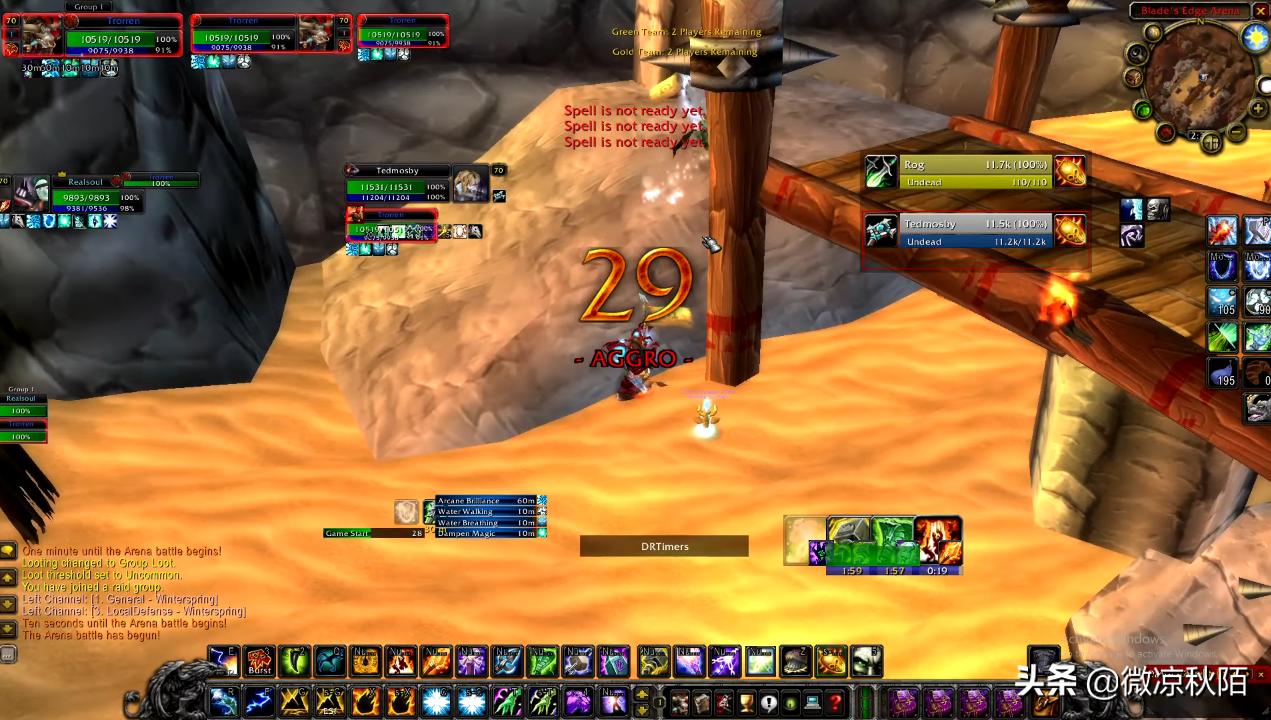1271x720 pixels.
Task: Open the chat menu speech bubble button
Action: pyautogui.click(x=8, y=551)
